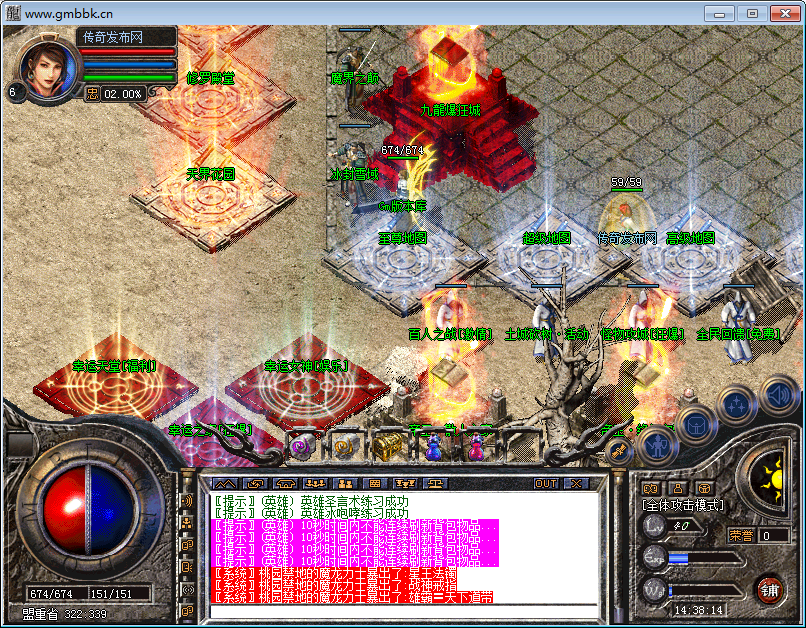Use the purple swirl scroll in the belt
Viewport: 806px width, 628px height.
(x=300, y=447)
